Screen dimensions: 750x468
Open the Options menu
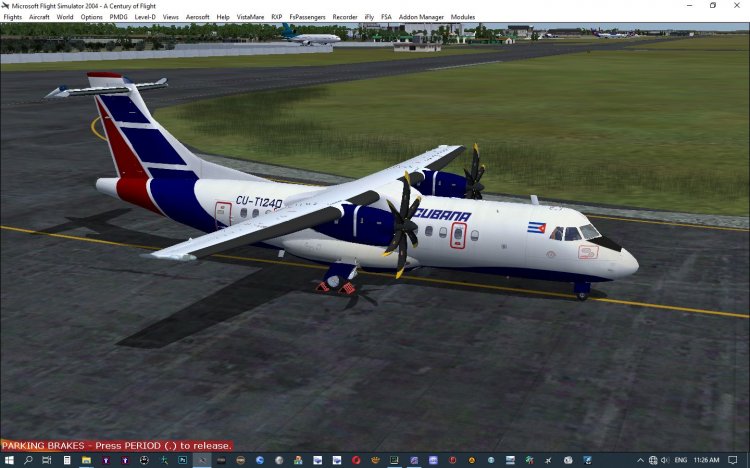(x=91, y=17)
